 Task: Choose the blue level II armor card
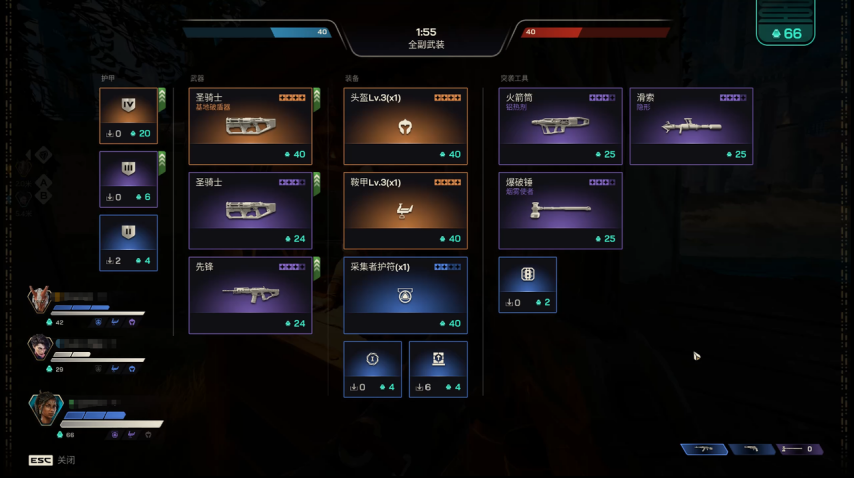tap(128, 243)
